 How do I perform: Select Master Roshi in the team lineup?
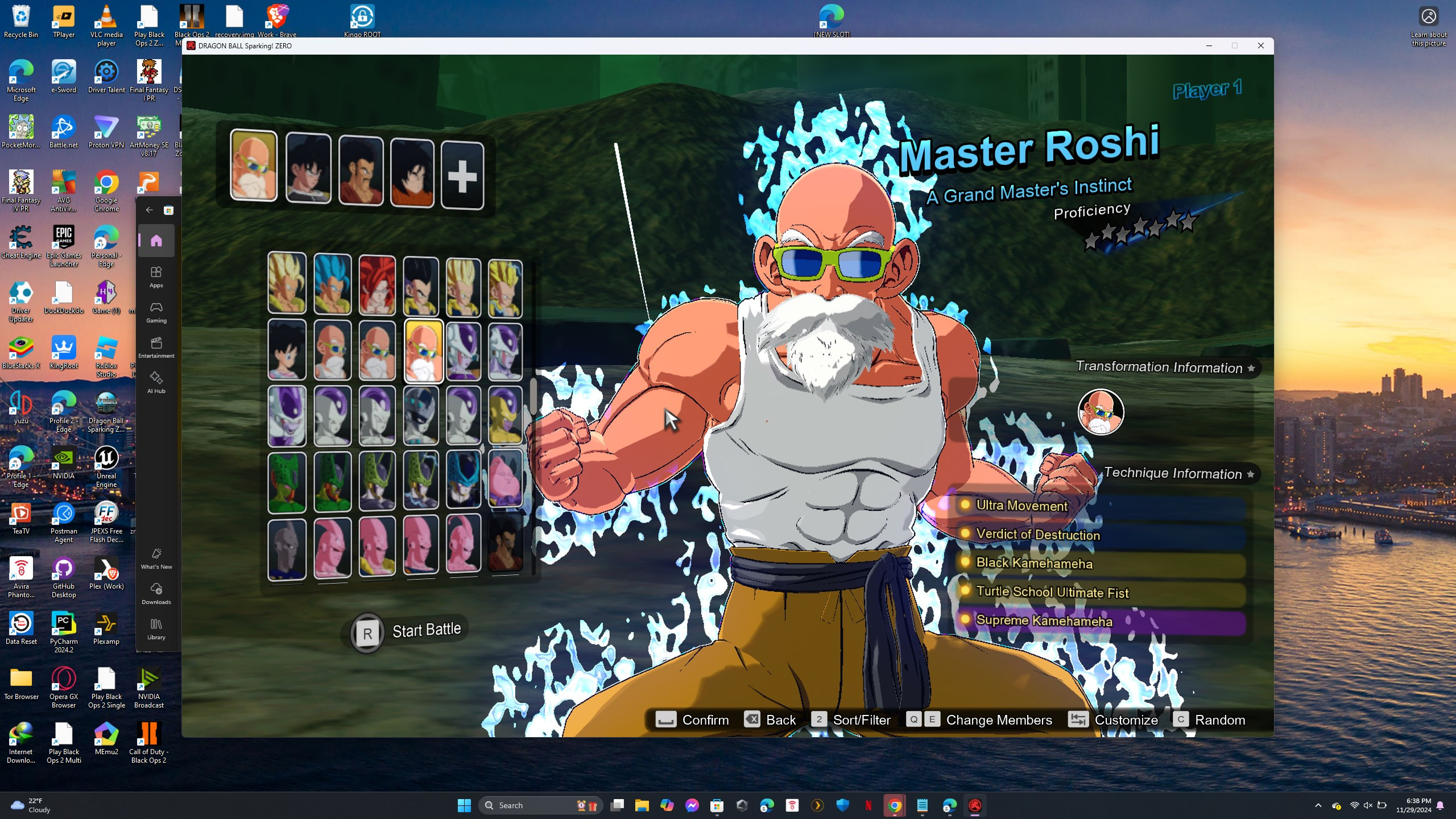pyautogui.click(x=254, y=166)
